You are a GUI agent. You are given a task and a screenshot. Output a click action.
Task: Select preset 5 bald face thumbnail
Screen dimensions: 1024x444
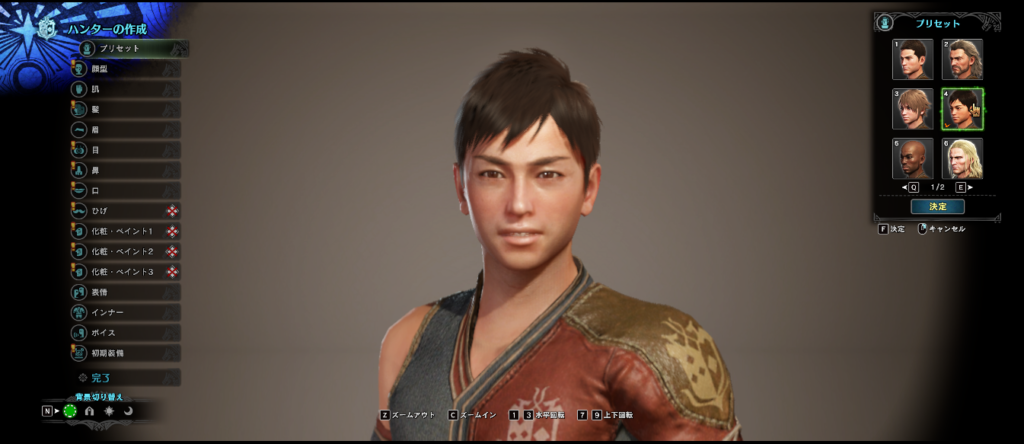click(x=913, y=158)
